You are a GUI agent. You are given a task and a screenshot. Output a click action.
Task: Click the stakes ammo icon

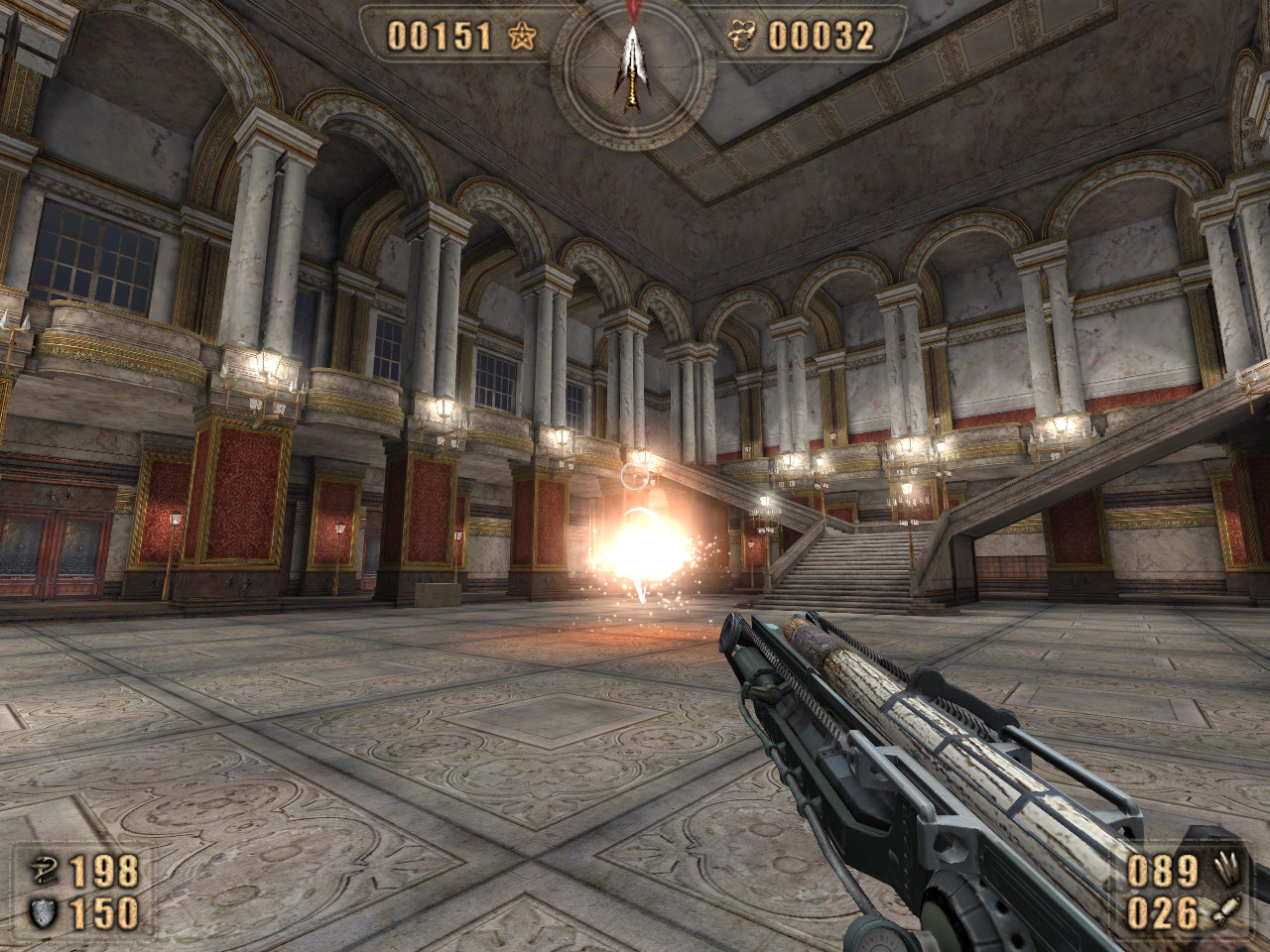click(1226, 871)
